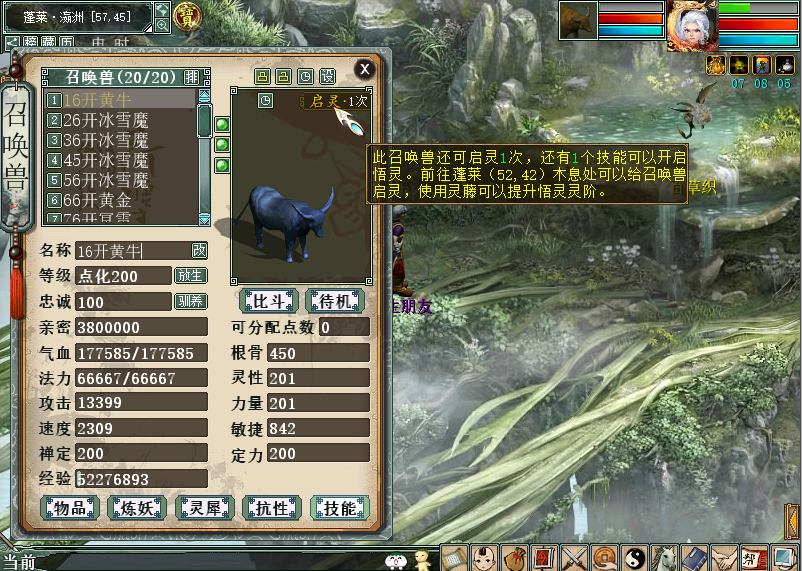Click the 驯养 tame button
802x571 pixels.
tap(190, 301)
